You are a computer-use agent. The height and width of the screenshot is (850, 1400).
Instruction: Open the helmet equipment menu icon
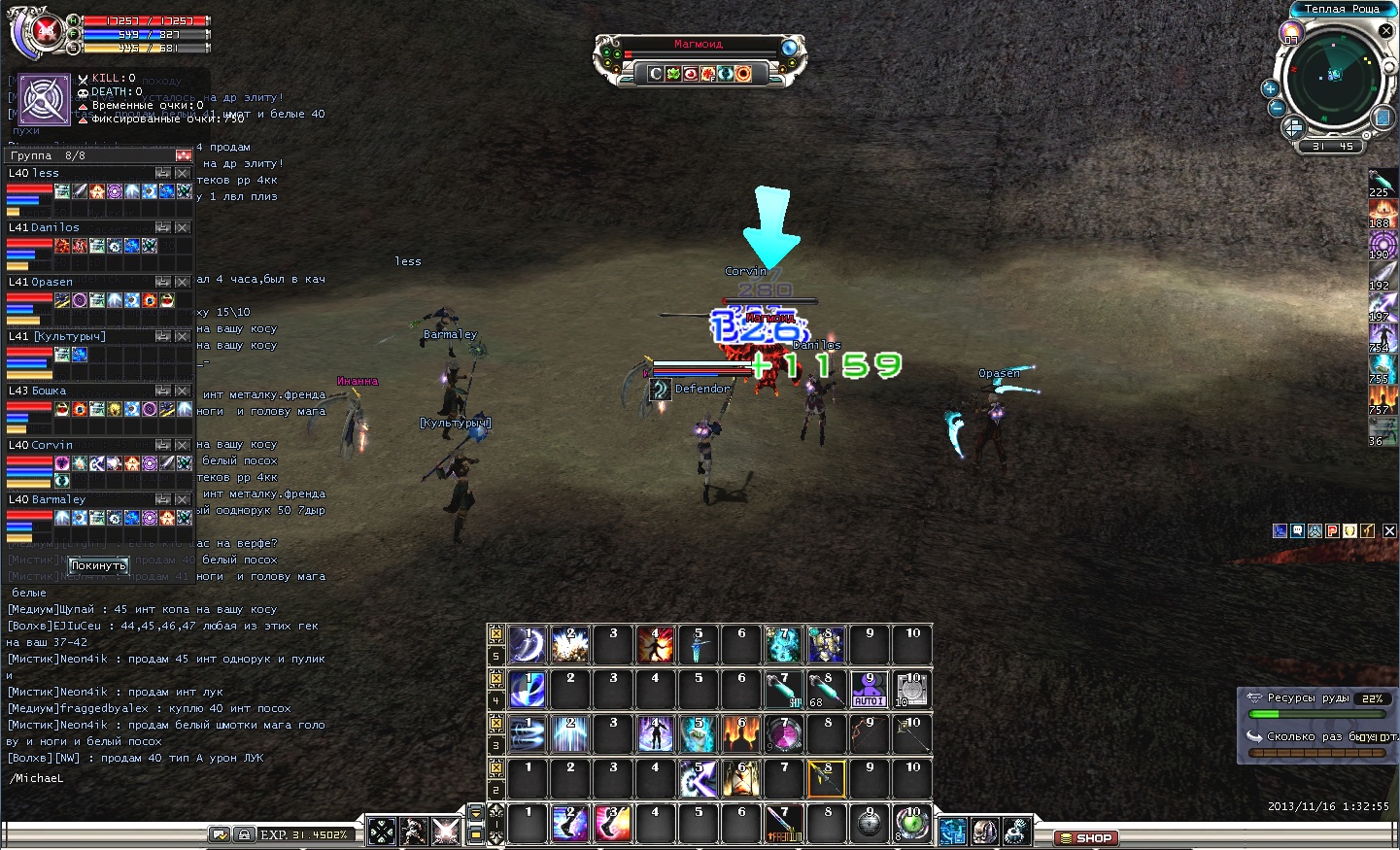coord(984,832)
